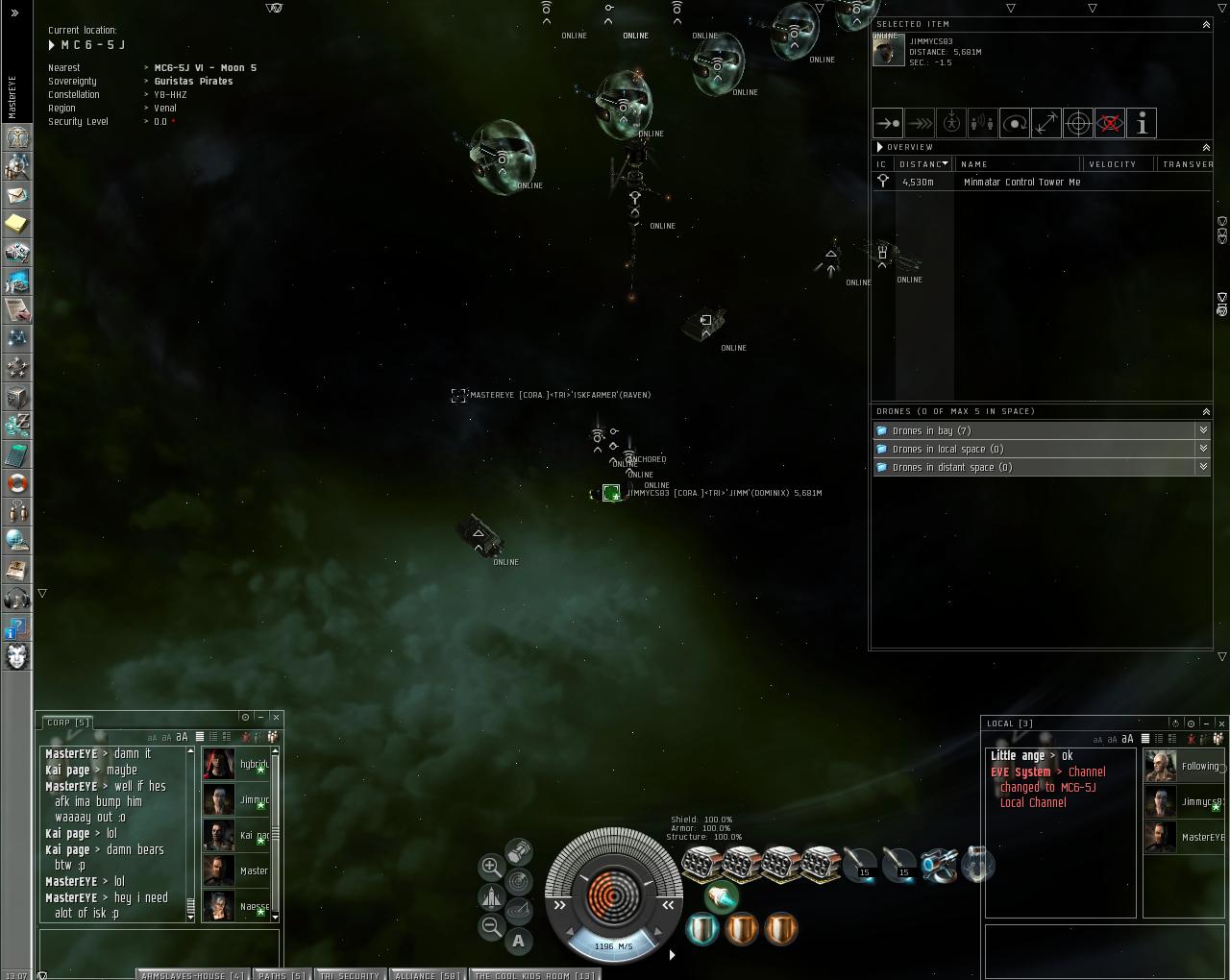Activate the teal shield hardener module

click(x=702, y=929)
